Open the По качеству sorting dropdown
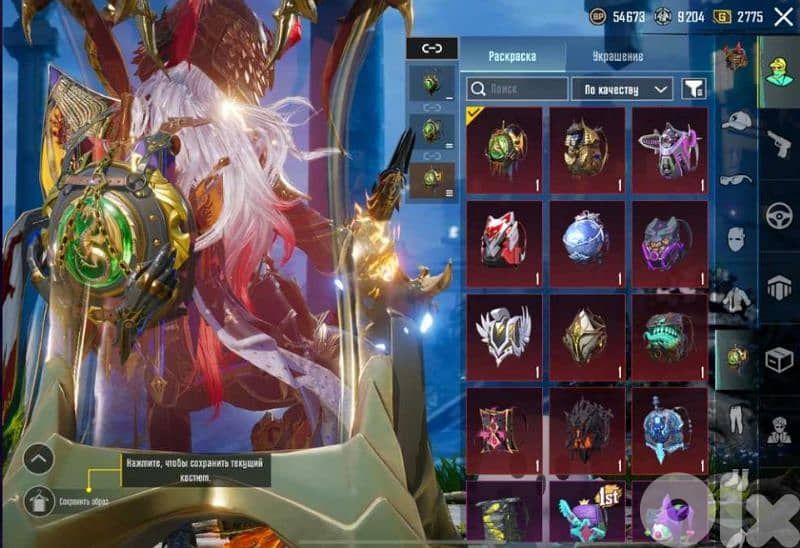The width and height of the screenshot is (800, 548). (624, 89)
